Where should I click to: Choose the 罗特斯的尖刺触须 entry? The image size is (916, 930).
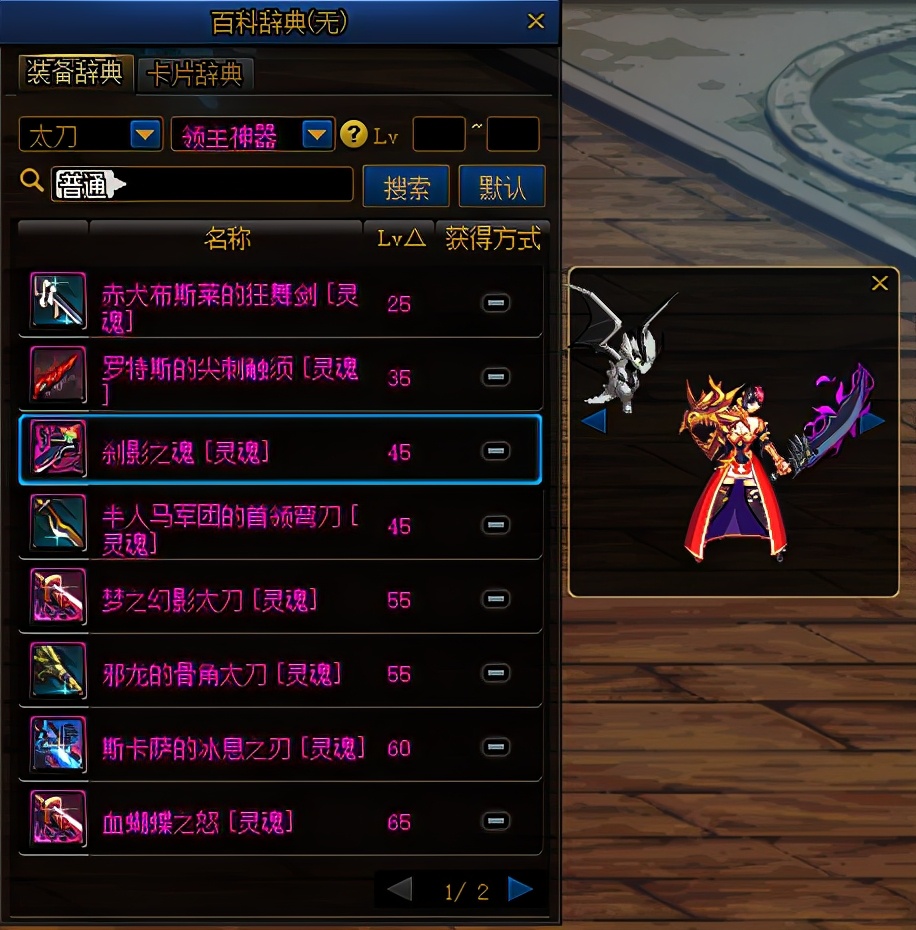[x=230, y=378]
